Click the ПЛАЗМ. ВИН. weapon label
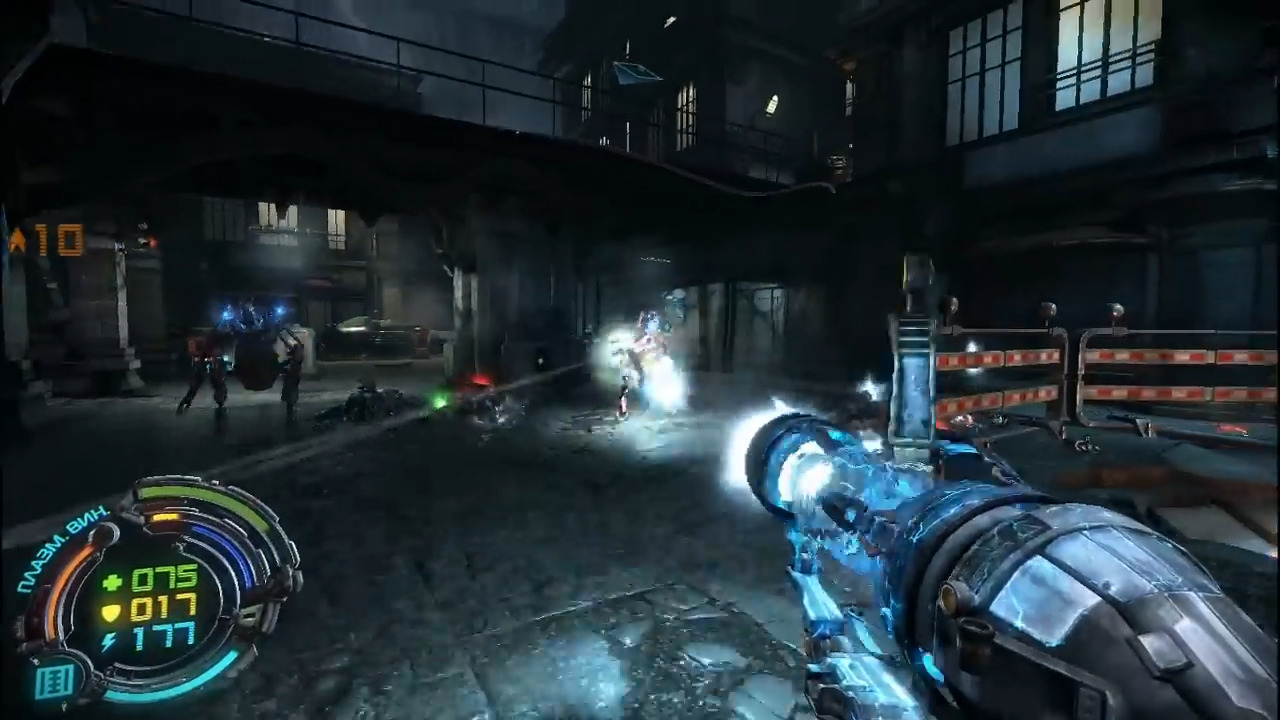 coord(62,549)
